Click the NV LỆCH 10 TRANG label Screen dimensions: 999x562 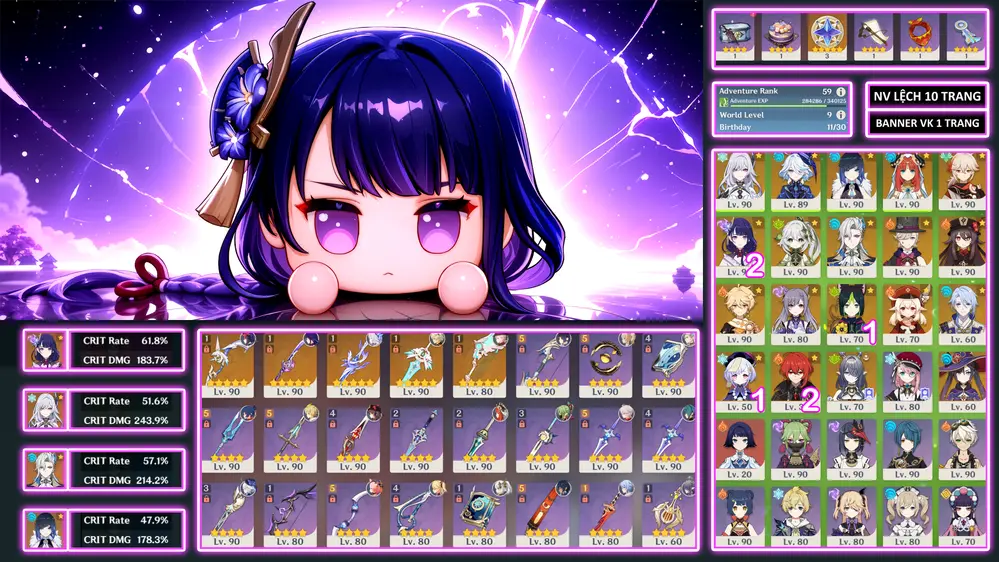coord(924,96)
